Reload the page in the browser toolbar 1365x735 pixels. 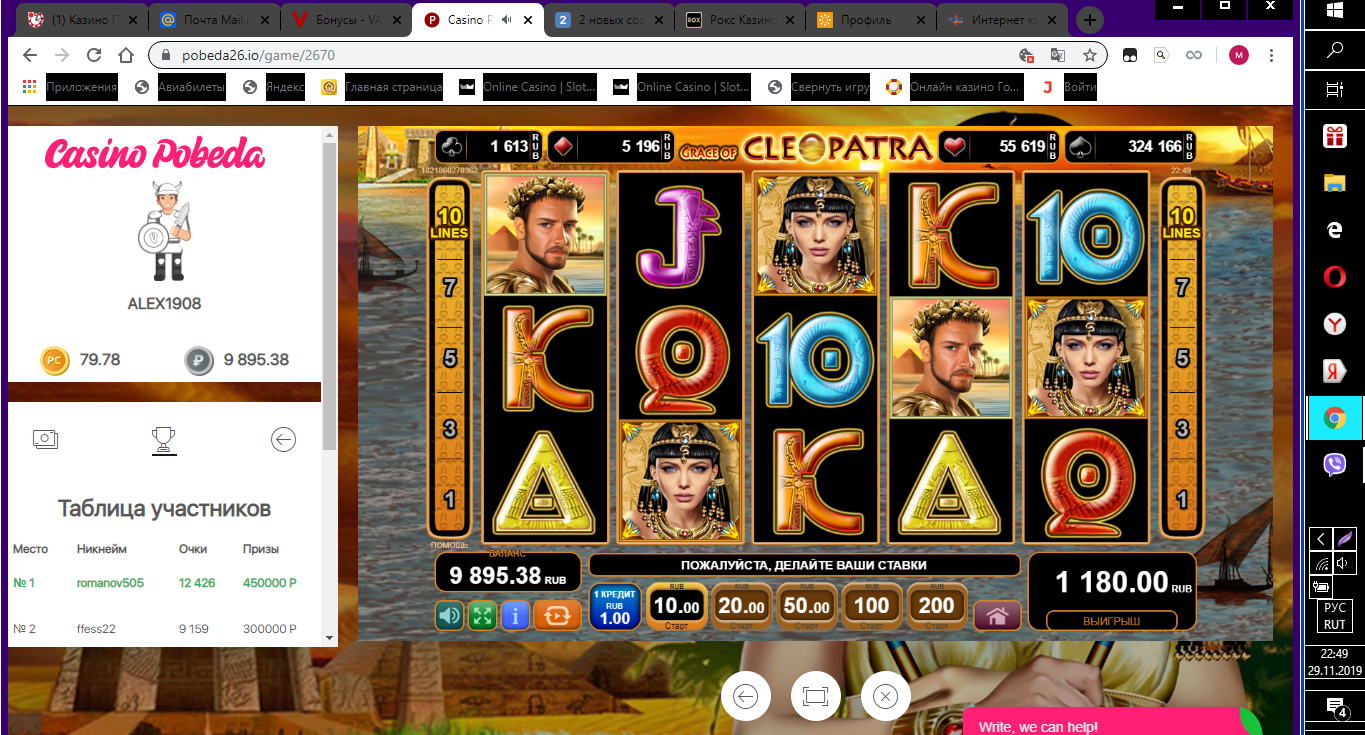coord(94,55)
